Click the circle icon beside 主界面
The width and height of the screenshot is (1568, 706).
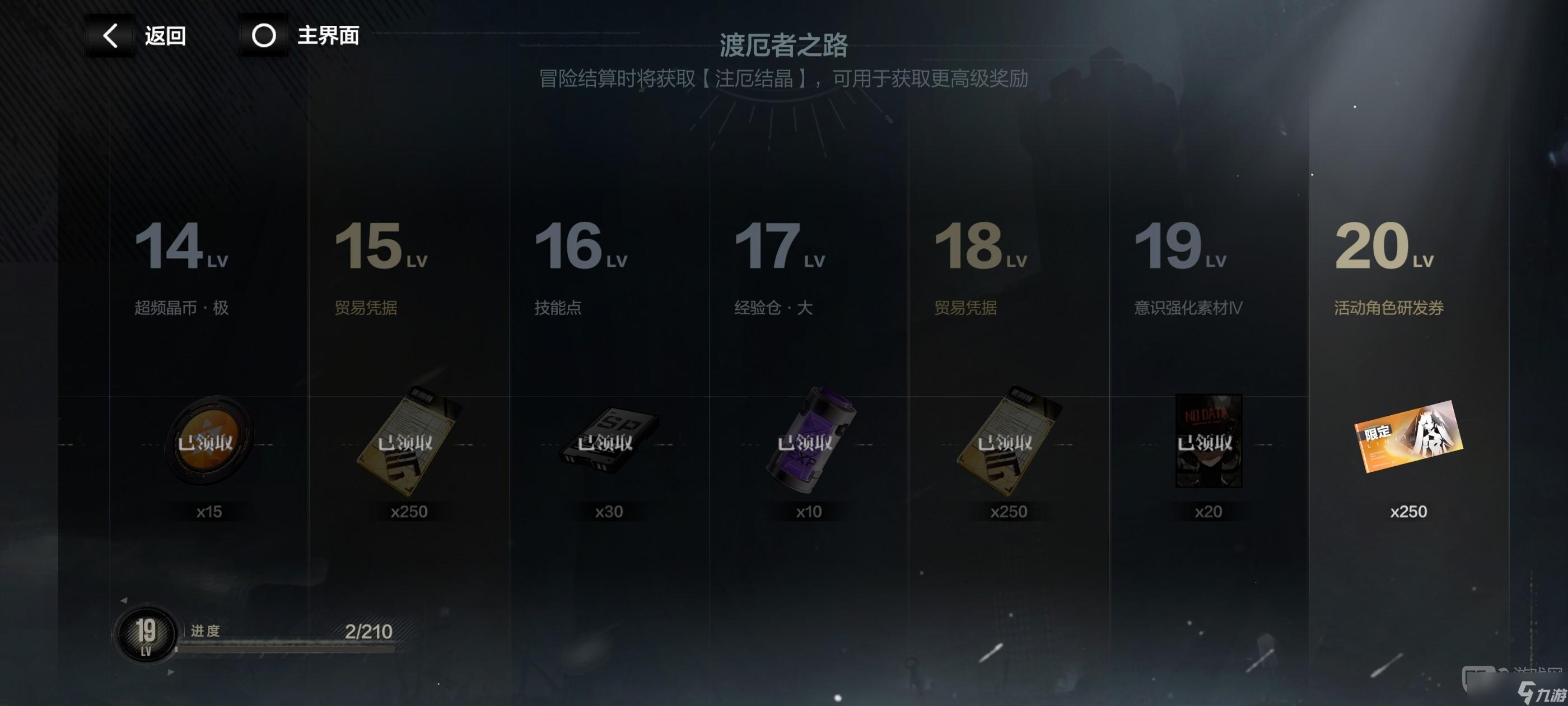click(x=264, y=35)
